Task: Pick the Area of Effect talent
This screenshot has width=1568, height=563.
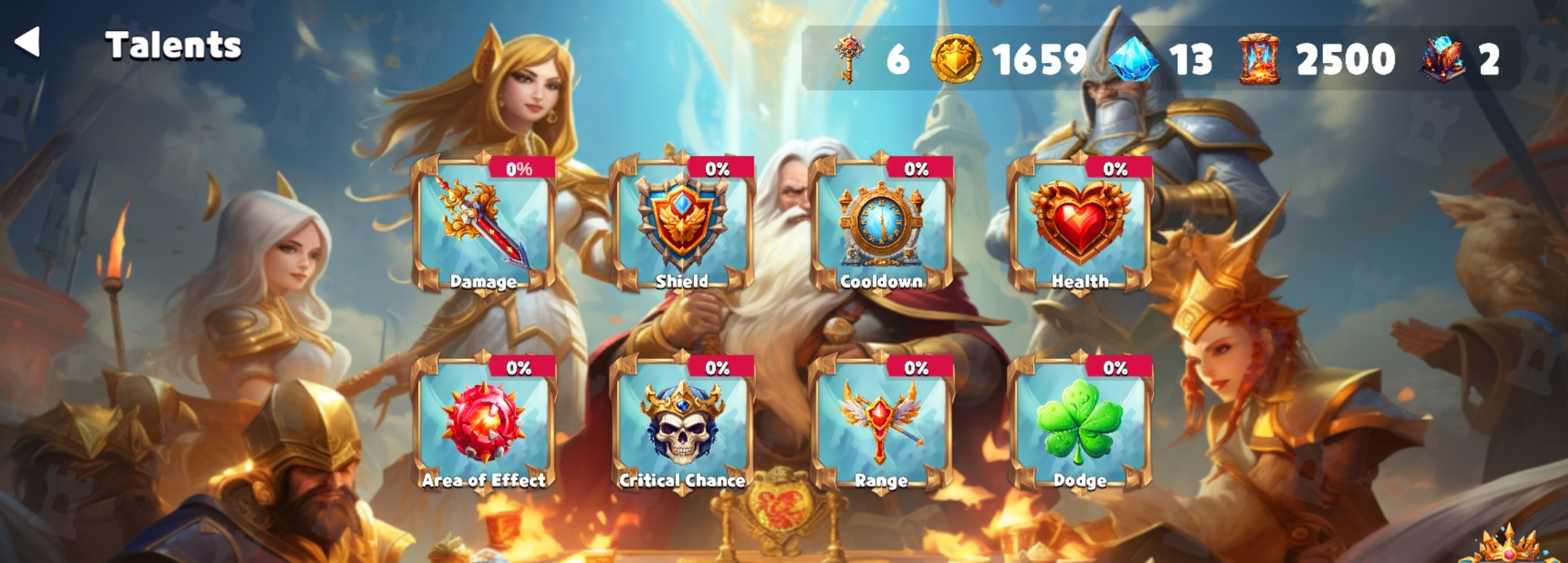Action: pyautogui.click(x=483, y=423)
